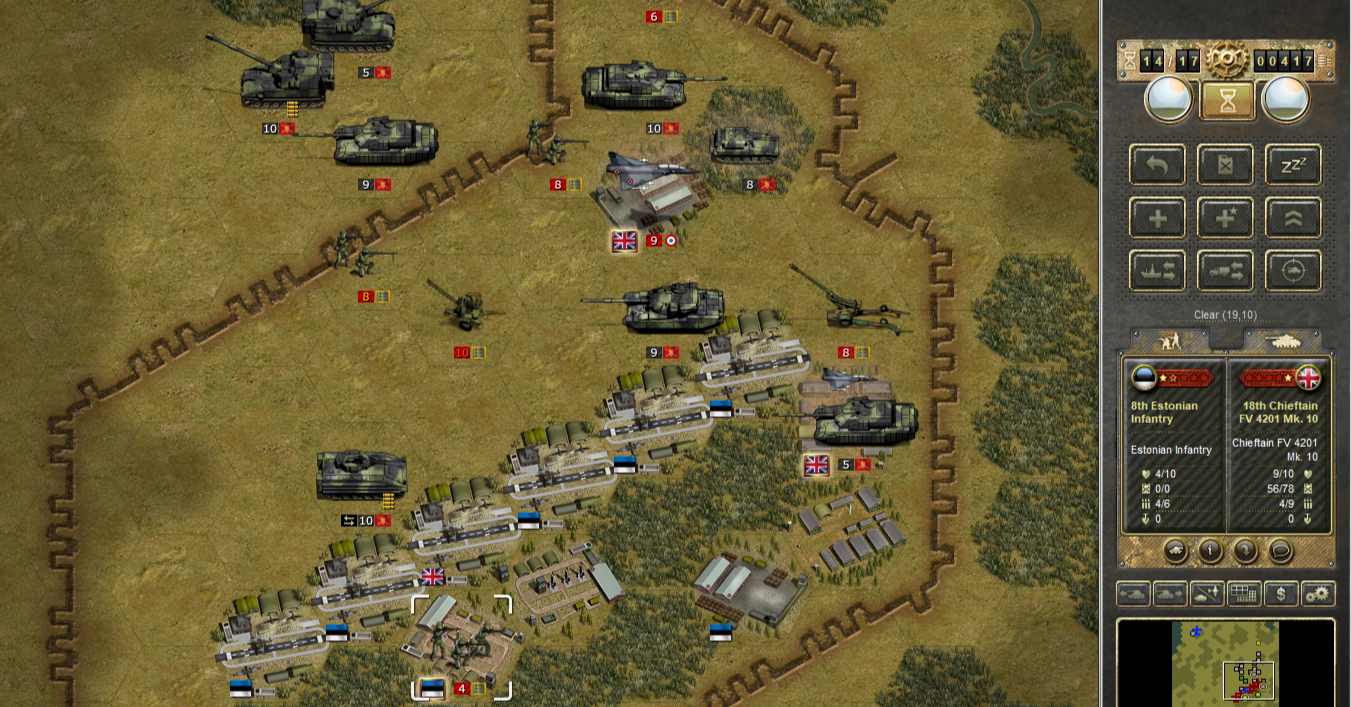Click the ship embark swap button
The image size is (1351, 707).
(1158, 271)
